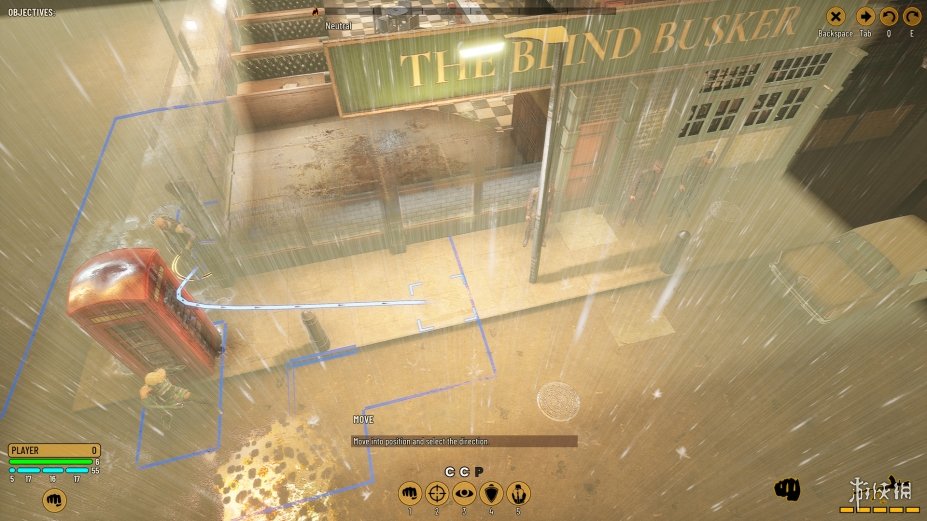Select the Player name panel
927x521 pixels.
(x=54, y=450)
